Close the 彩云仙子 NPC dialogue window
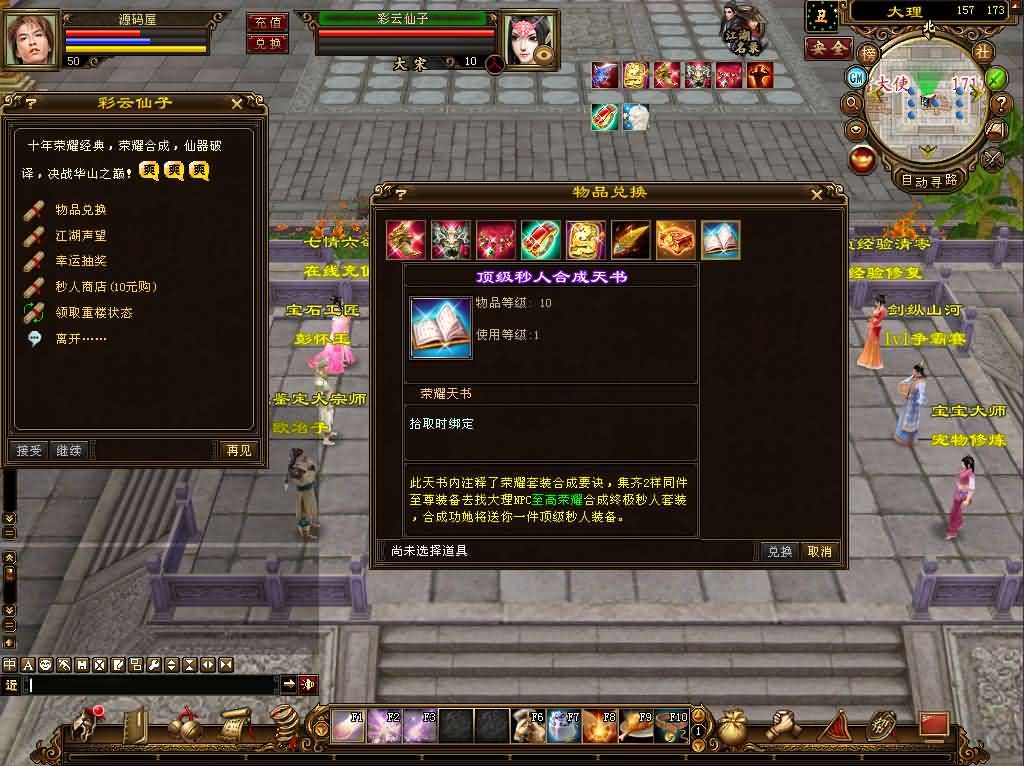This screenshot has height=766, width=1024. [x=237, y=102]
